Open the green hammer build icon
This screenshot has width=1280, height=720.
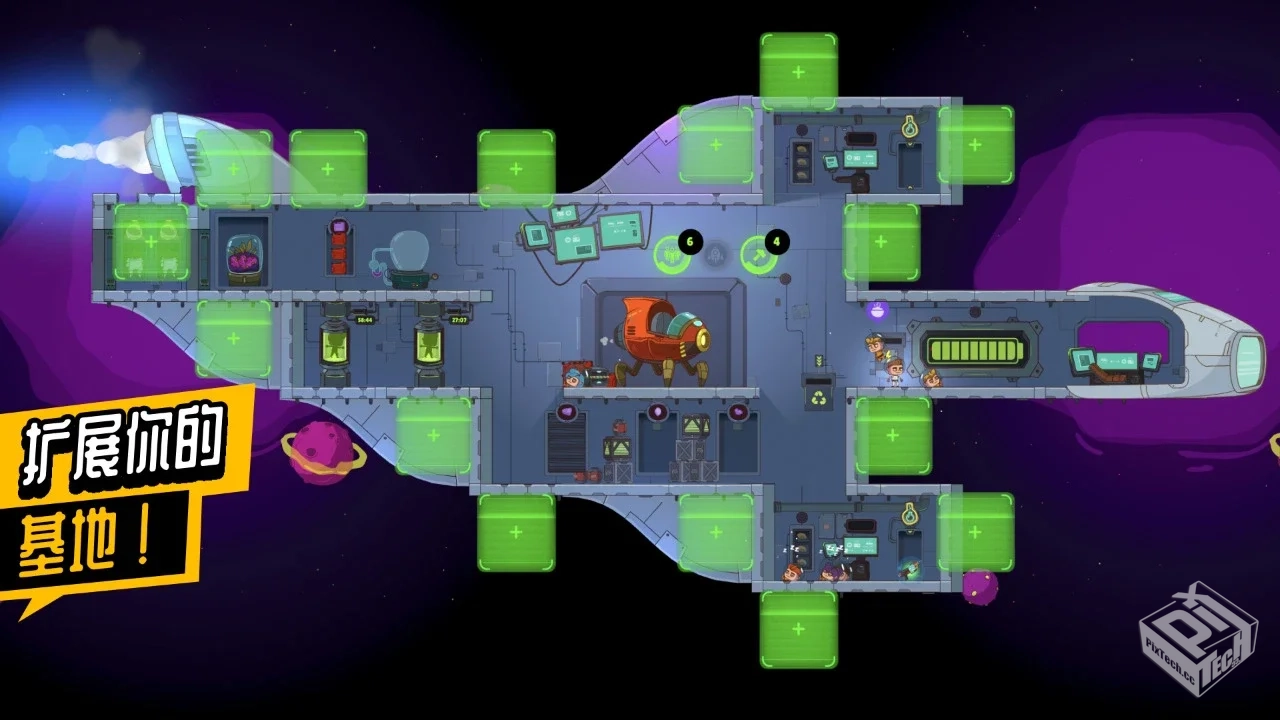coord(758,255)
